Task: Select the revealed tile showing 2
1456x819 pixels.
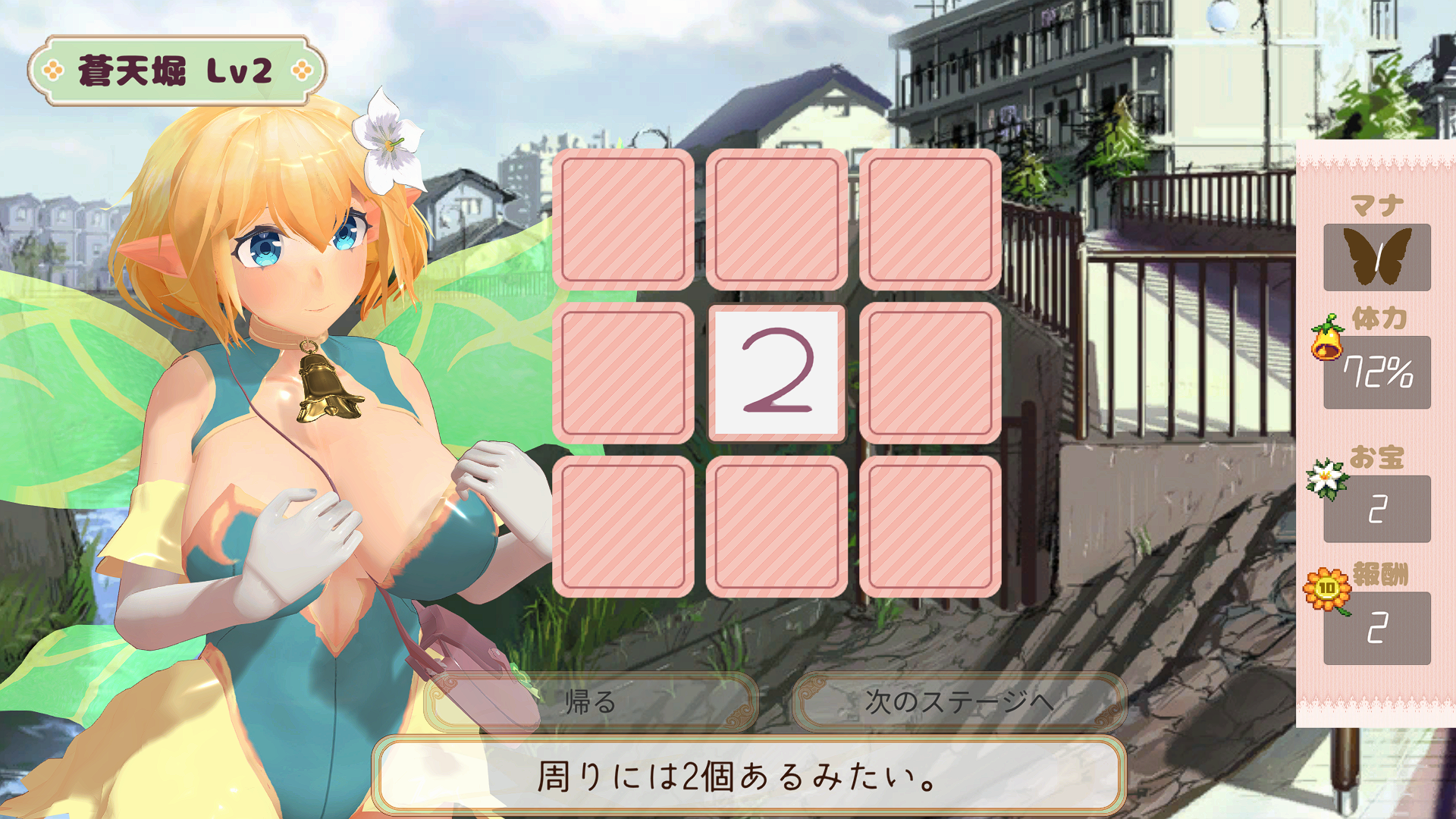Action: click(x=777, y=372)
